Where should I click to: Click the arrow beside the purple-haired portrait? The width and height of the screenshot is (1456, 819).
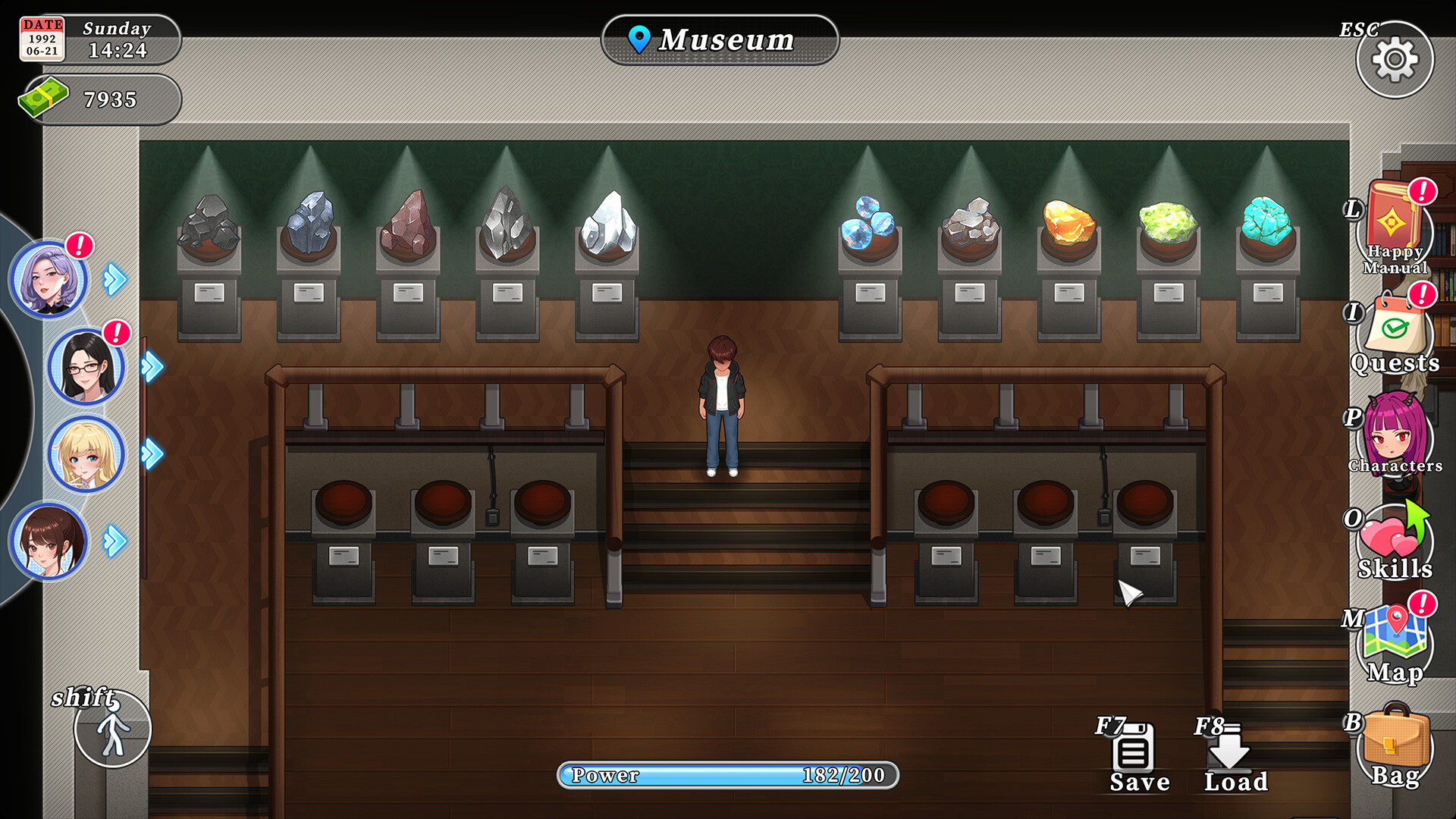[x=115, y=279]
